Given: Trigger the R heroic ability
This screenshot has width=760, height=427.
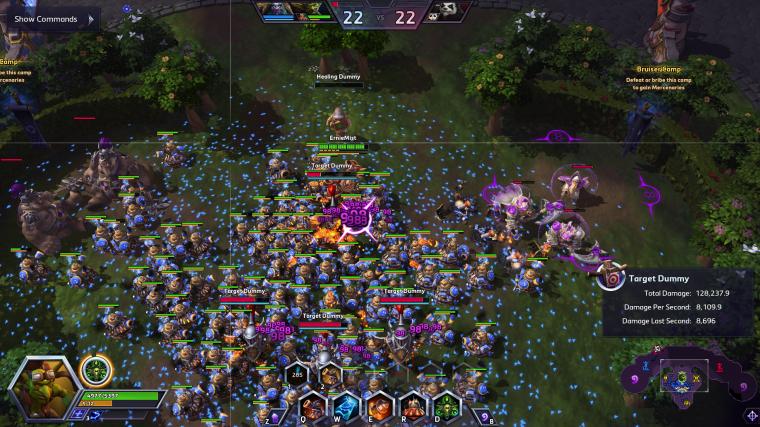Looking at the screenshot, I should (x=411, y=407).
